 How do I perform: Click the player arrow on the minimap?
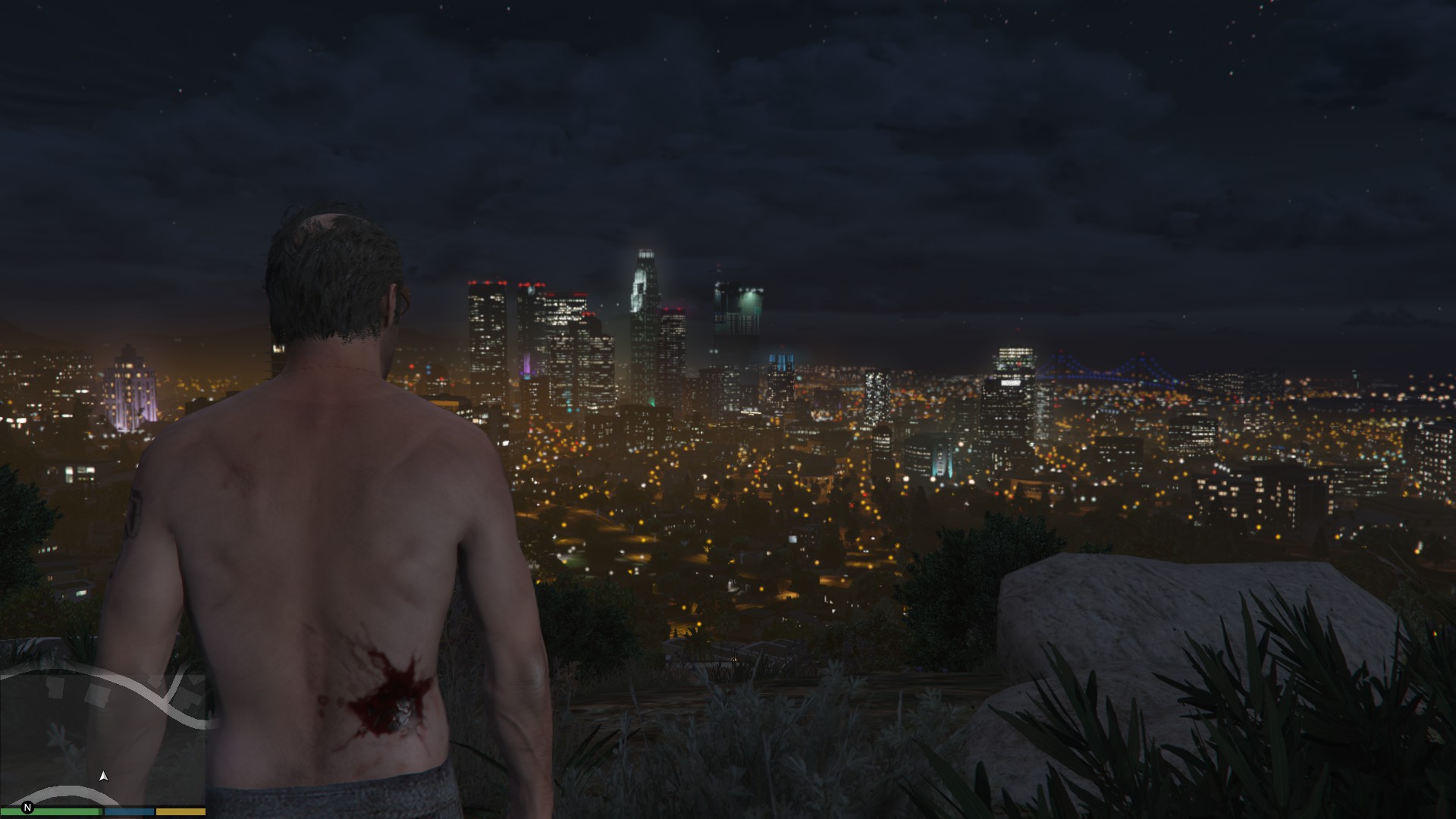tap(104, 776)
